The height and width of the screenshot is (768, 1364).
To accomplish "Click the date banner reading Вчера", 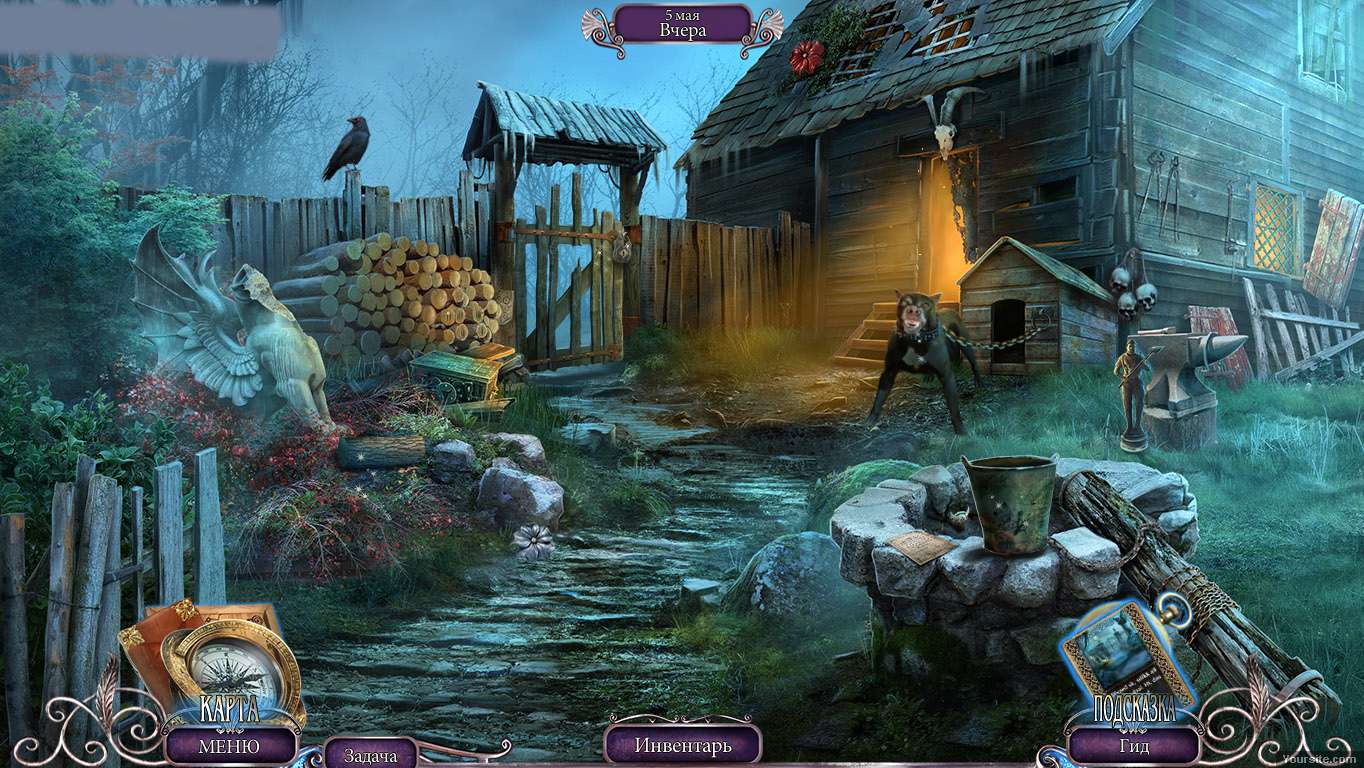I will click(x=683, y=23).
